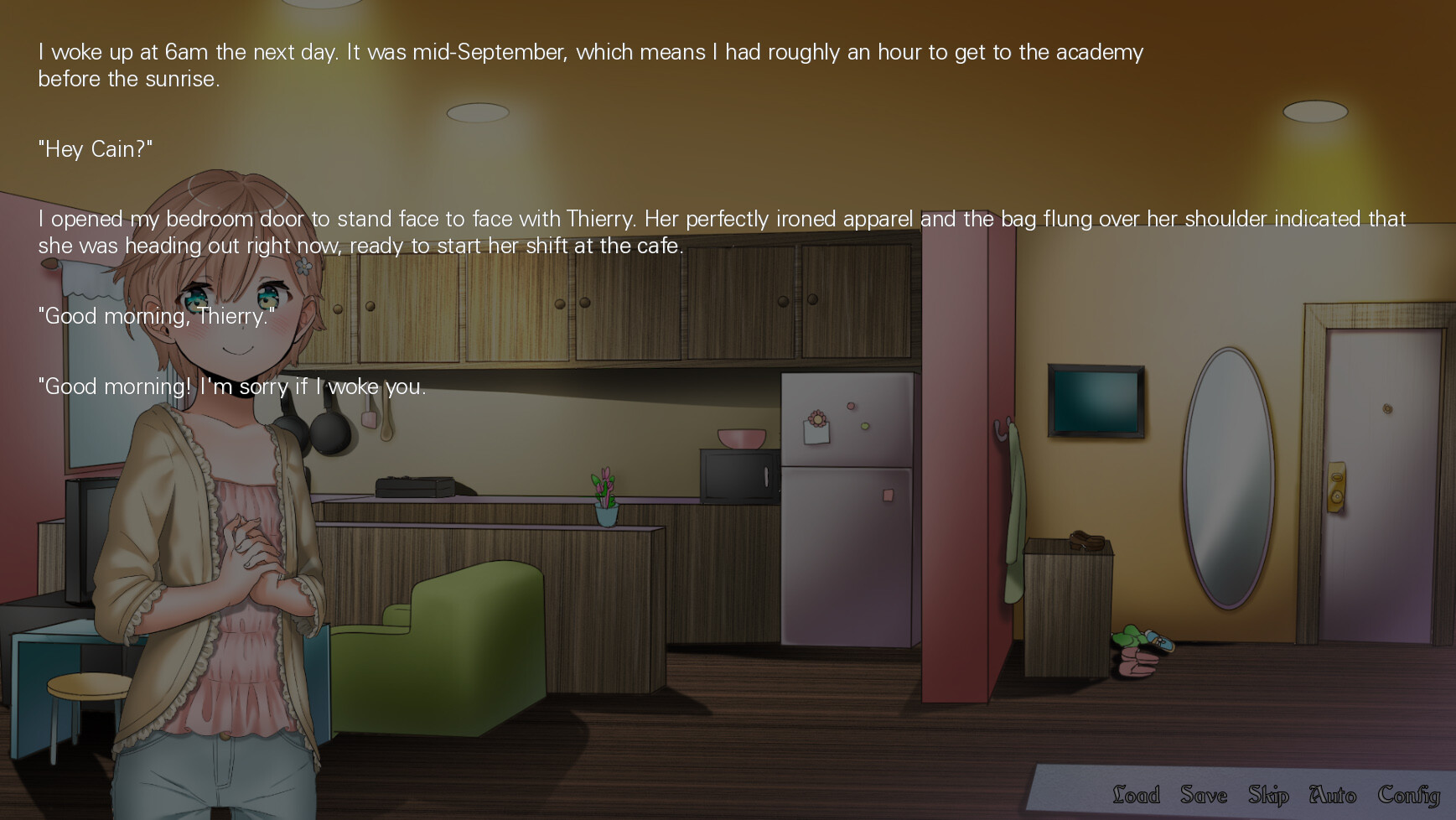This screenshot has width=1456, height=820.
Task: Open the Save menu
Action: click(1204, 794)
